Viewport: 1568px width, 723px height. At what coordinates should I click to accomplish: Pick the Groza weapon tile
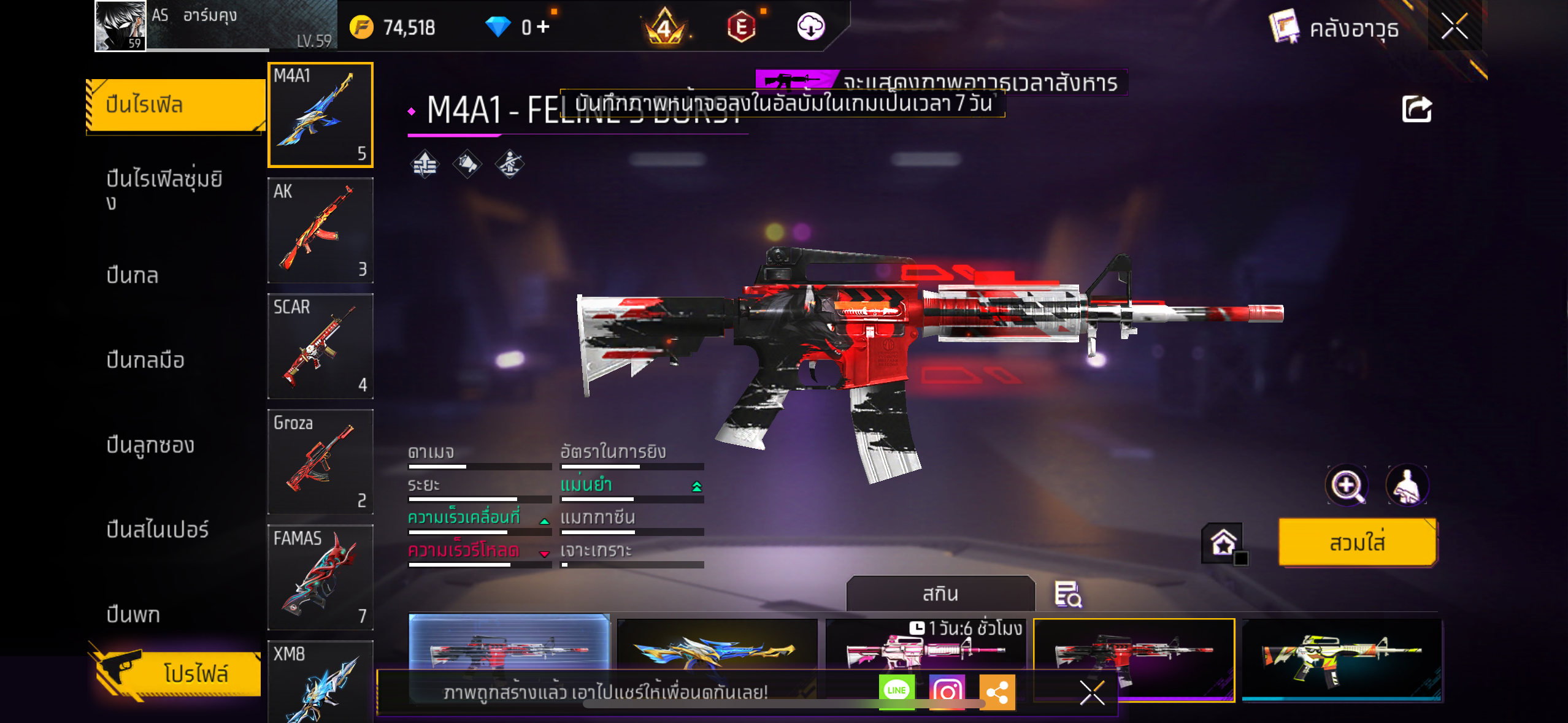click(320, 461)
